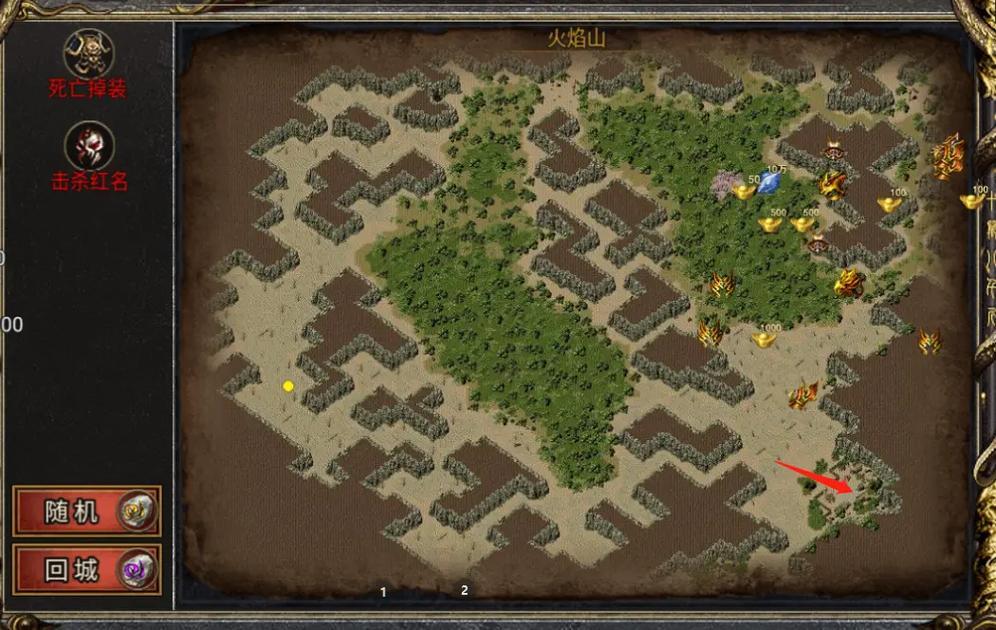This screenshot has width=996, height=630.
Task: Select the gold ingot marker labeled 1000
Action: point(765,340)
